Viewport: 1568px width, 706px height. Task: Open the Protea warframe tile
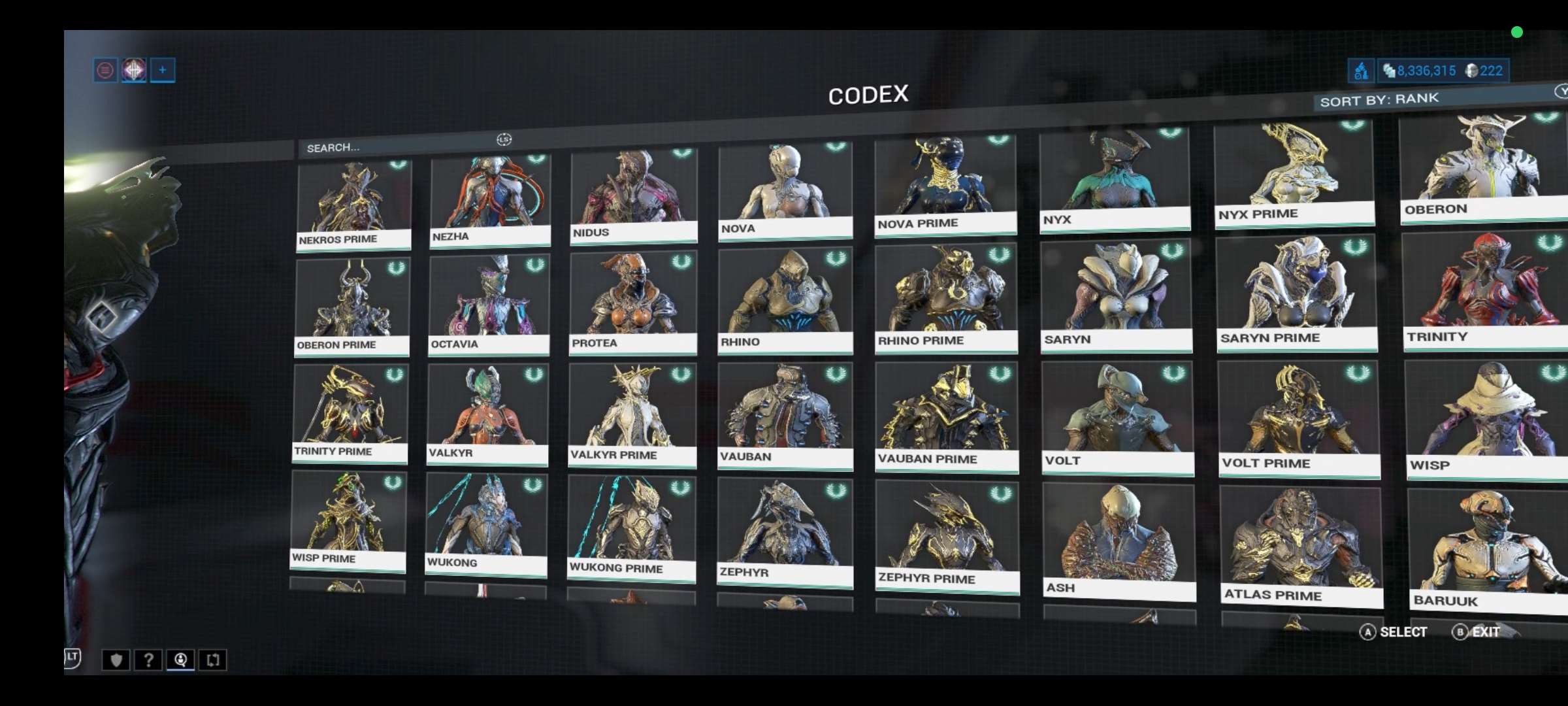tap(632, 303)
